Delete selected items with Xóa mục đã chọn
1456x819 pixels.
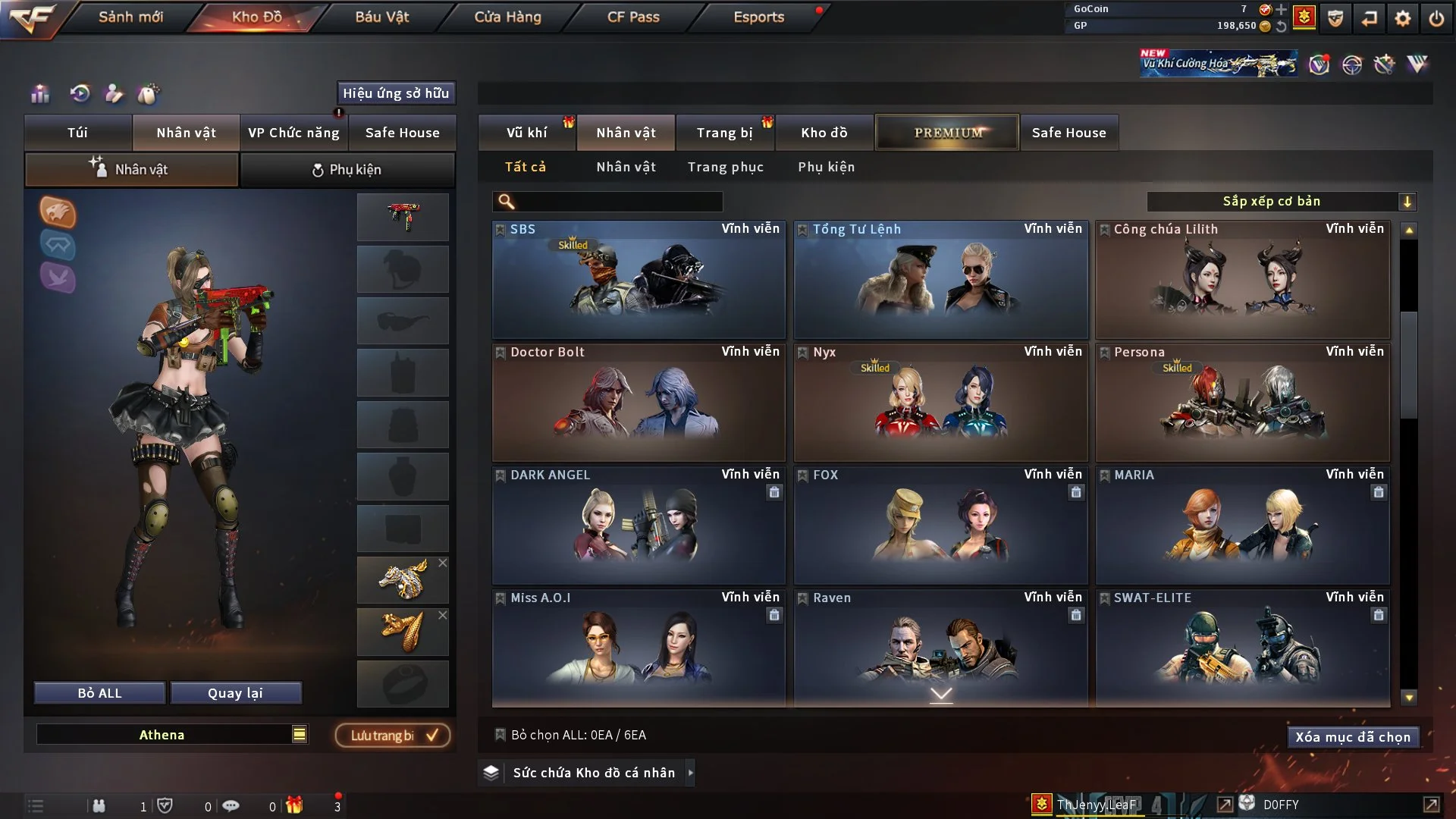1352,737
